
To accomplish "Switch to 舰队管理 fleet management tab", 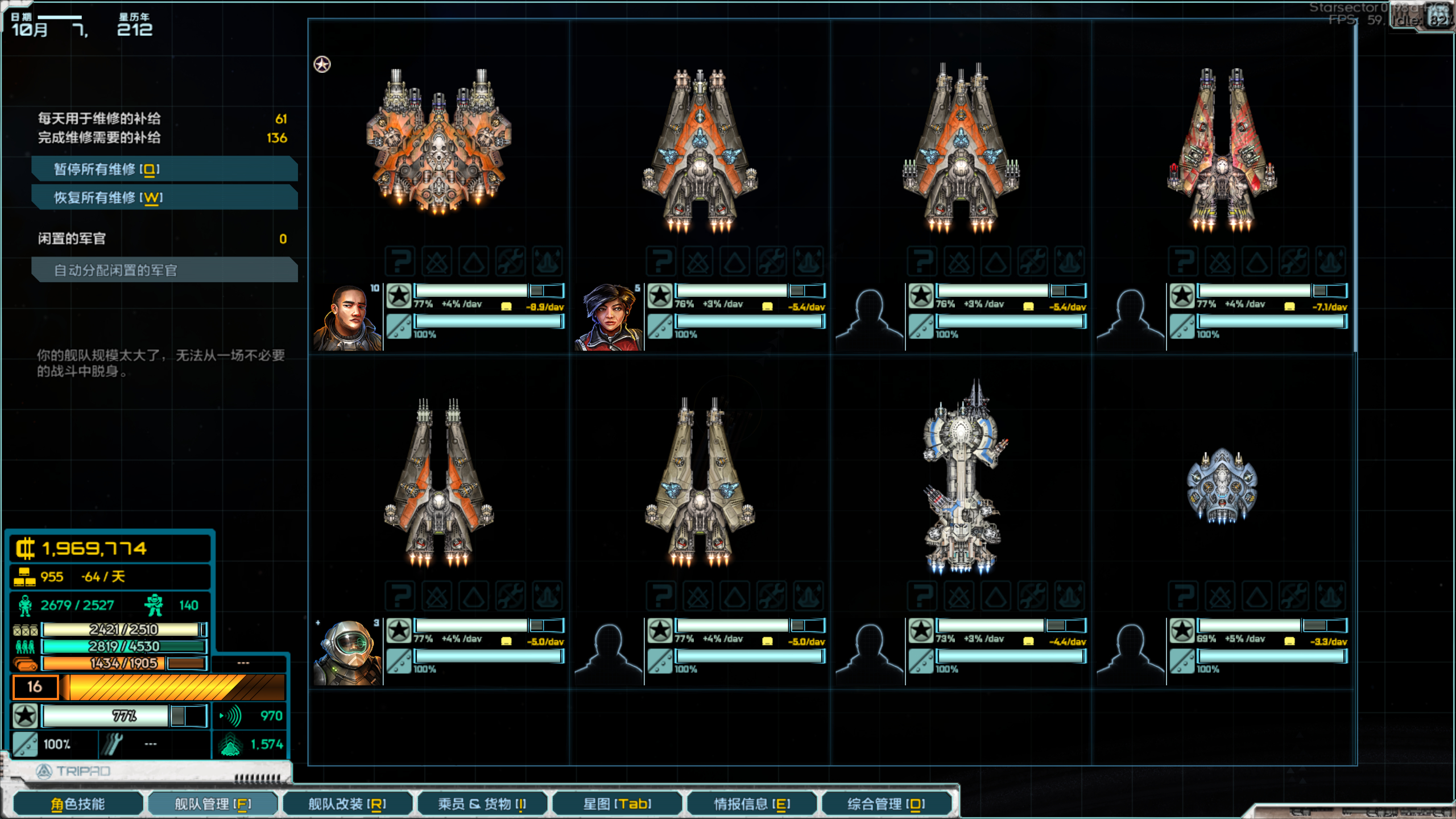I will click(213, 804).
